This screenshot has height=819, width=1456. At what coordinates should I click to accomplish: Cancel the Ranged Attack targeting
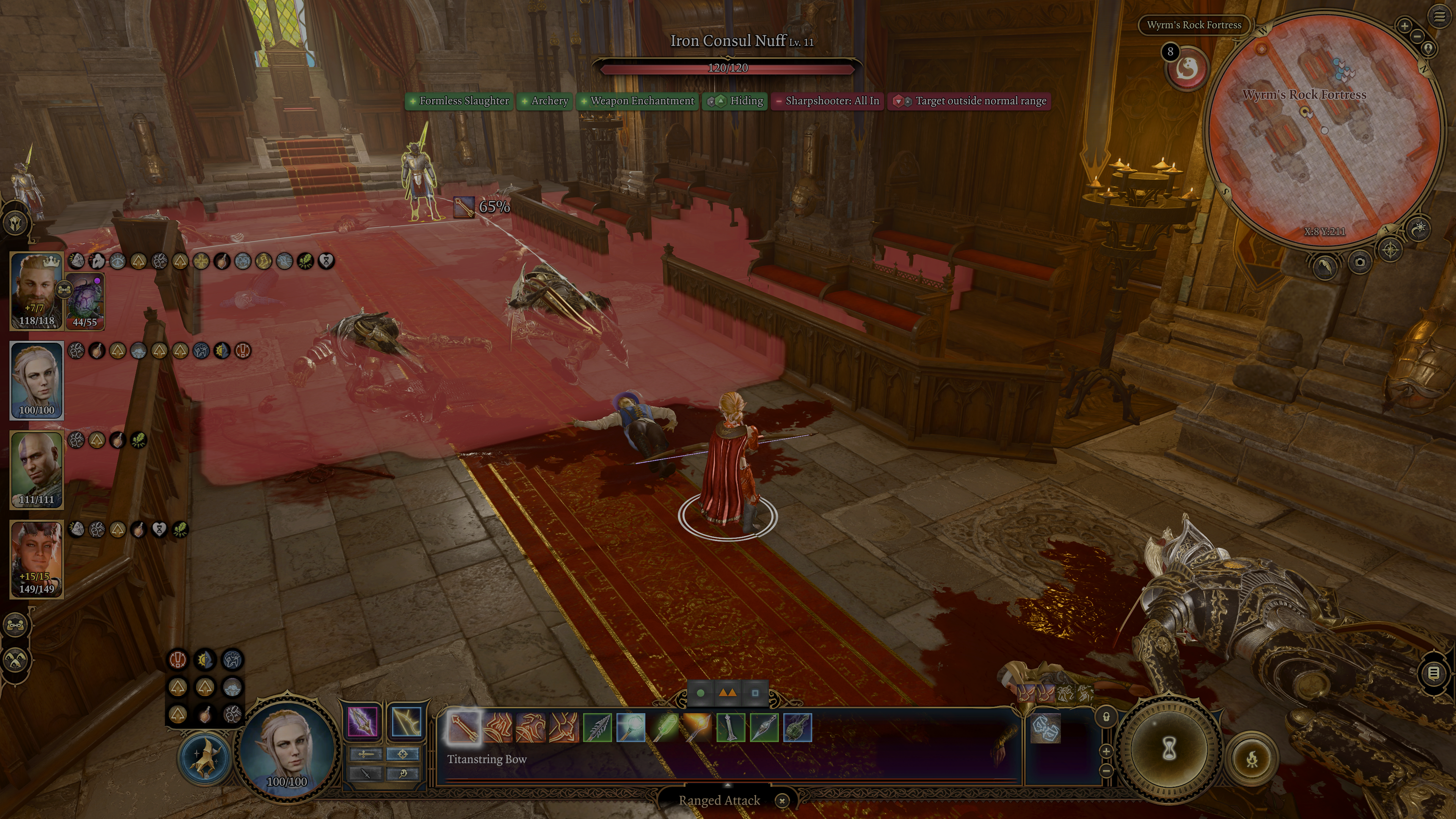pos(782,800)
